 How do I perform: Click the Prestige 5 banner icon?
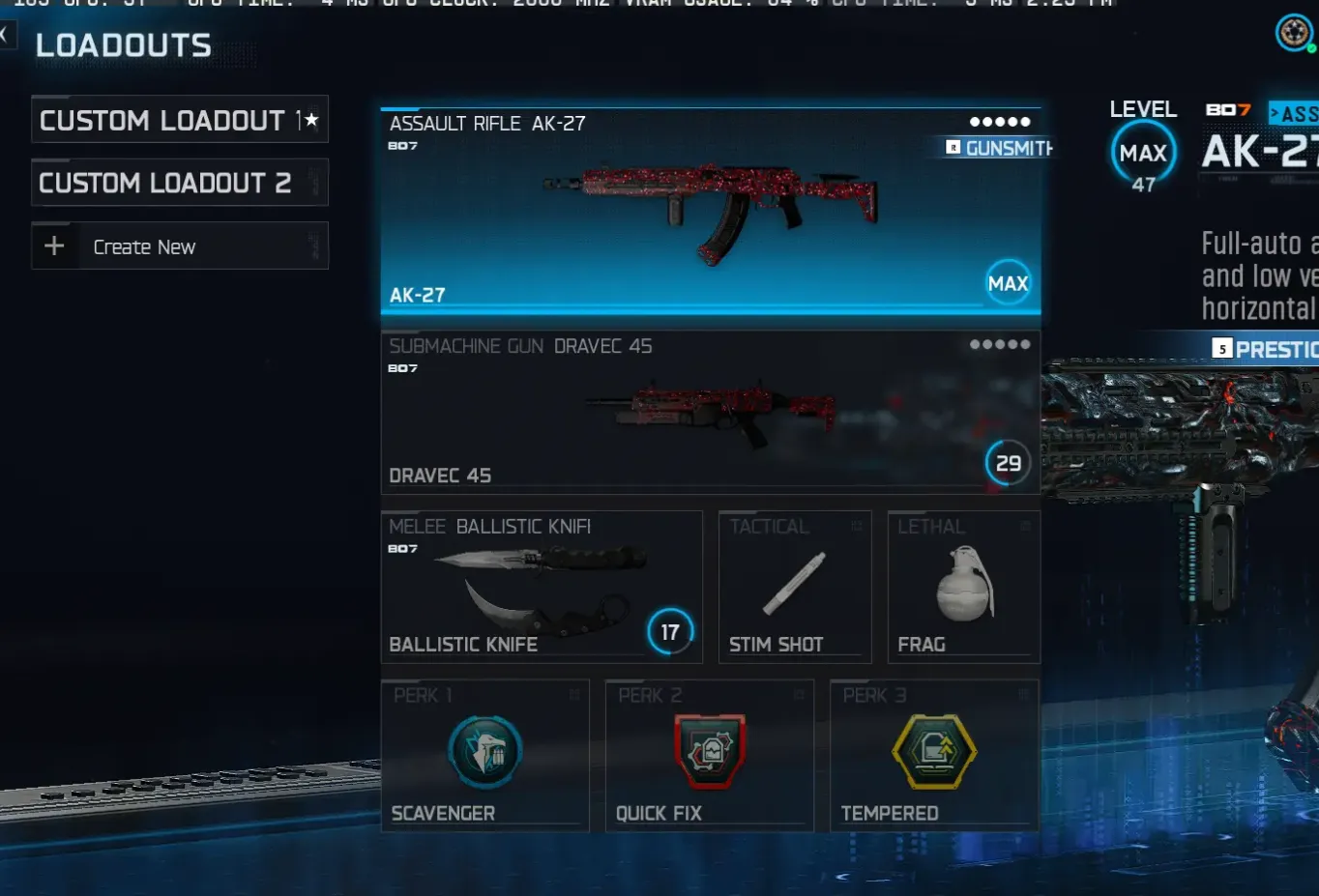1220,348
